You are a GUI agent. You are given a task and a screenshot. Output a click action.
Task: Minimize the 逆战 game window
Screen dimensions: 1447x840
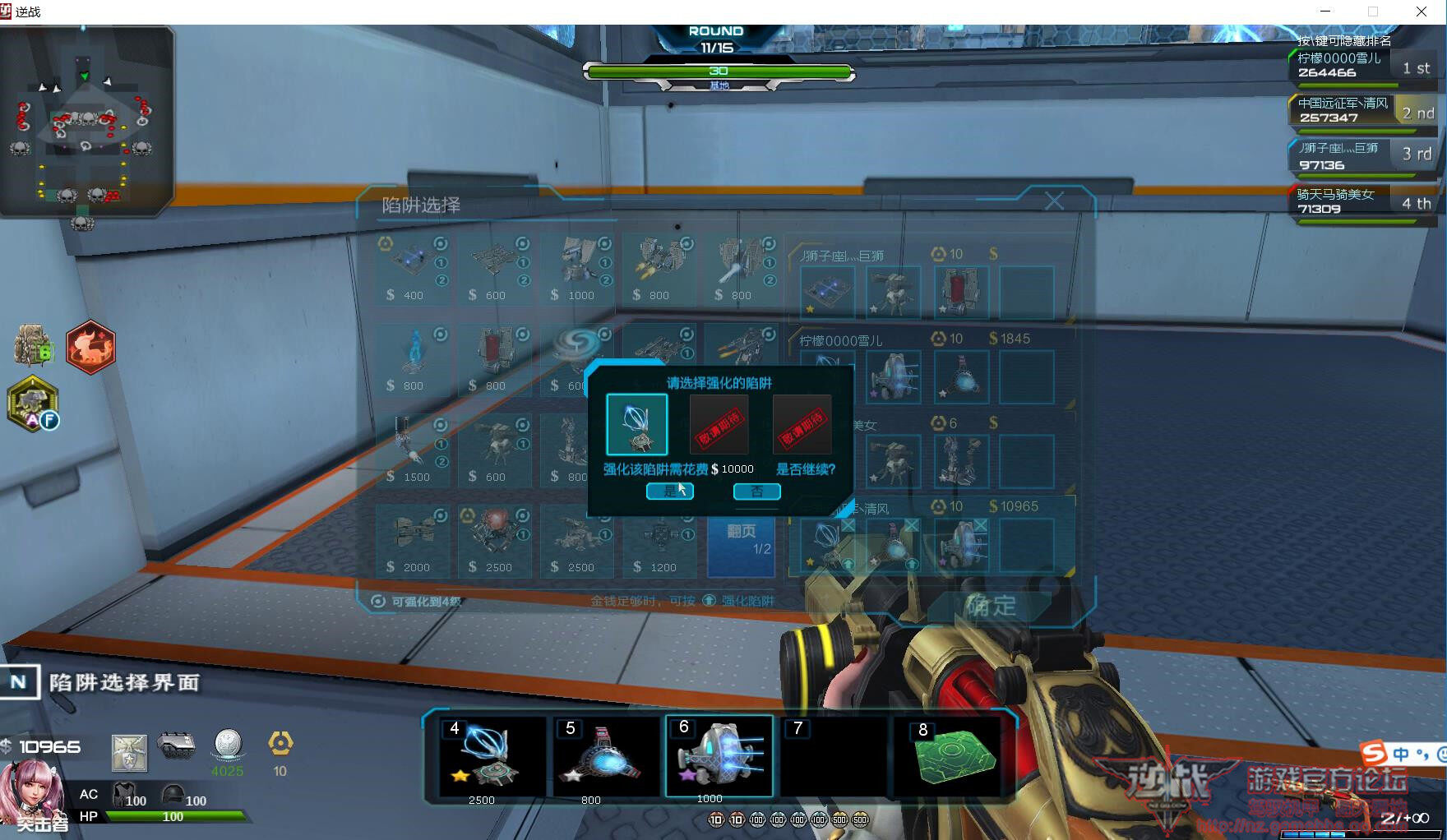tap(1325, 12)
